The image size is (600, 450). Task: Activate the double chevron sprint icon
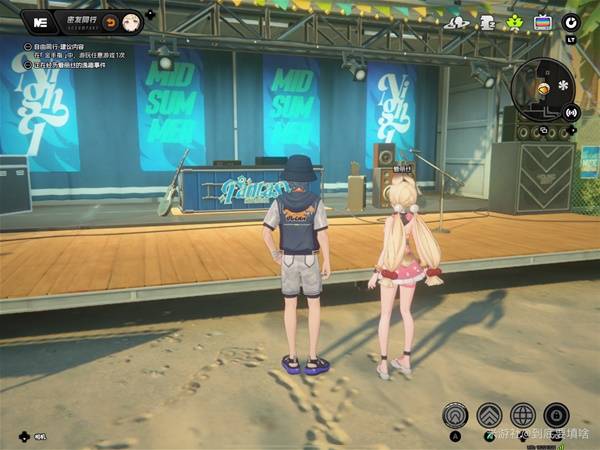489,415
